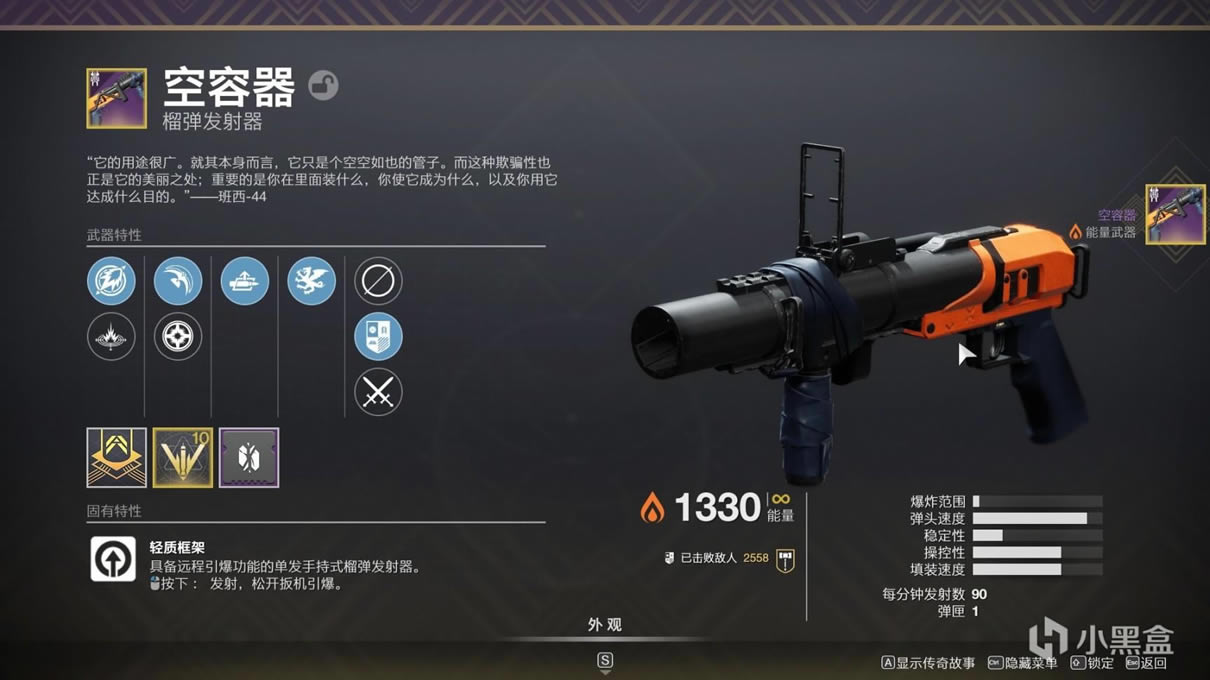Viewport: 1210px width, 680px height.
Task: Inspect the 轻质框架 intrinsic perk icon
Action: pyautogui.click(x=113, y=559)
